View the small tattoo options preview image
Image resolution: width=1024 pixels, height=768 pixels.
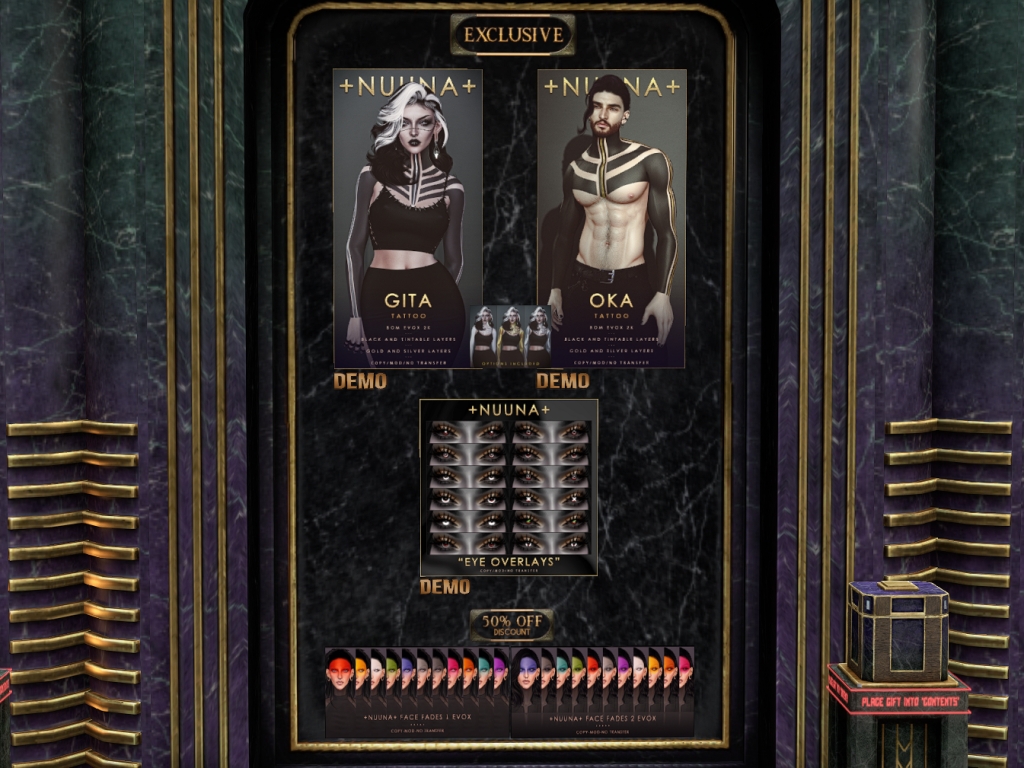click(x=511, y=336)
